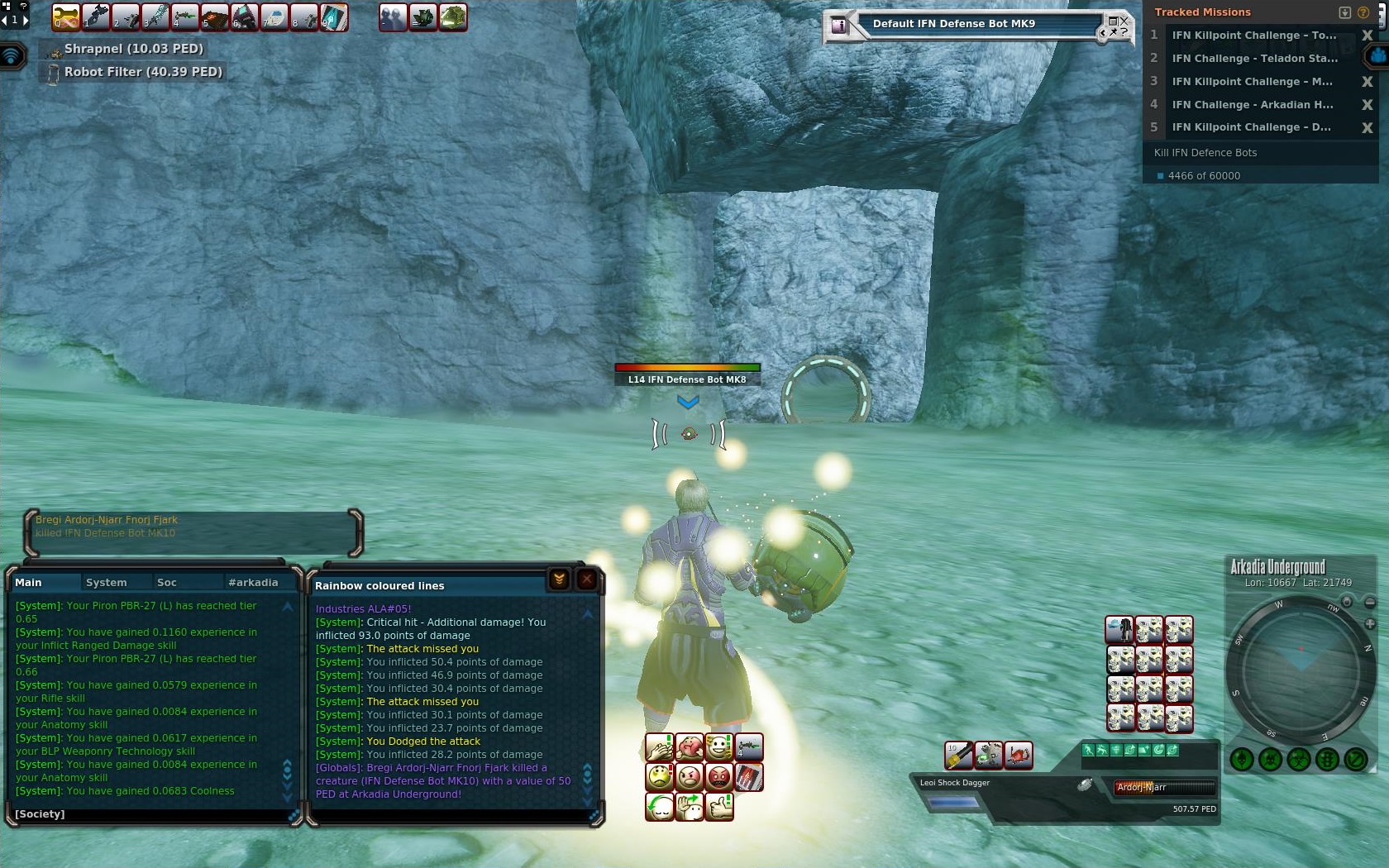This screenshot has width=1389, height=868.
Task: Switch to the System chat tab
Action: (107, 582)
